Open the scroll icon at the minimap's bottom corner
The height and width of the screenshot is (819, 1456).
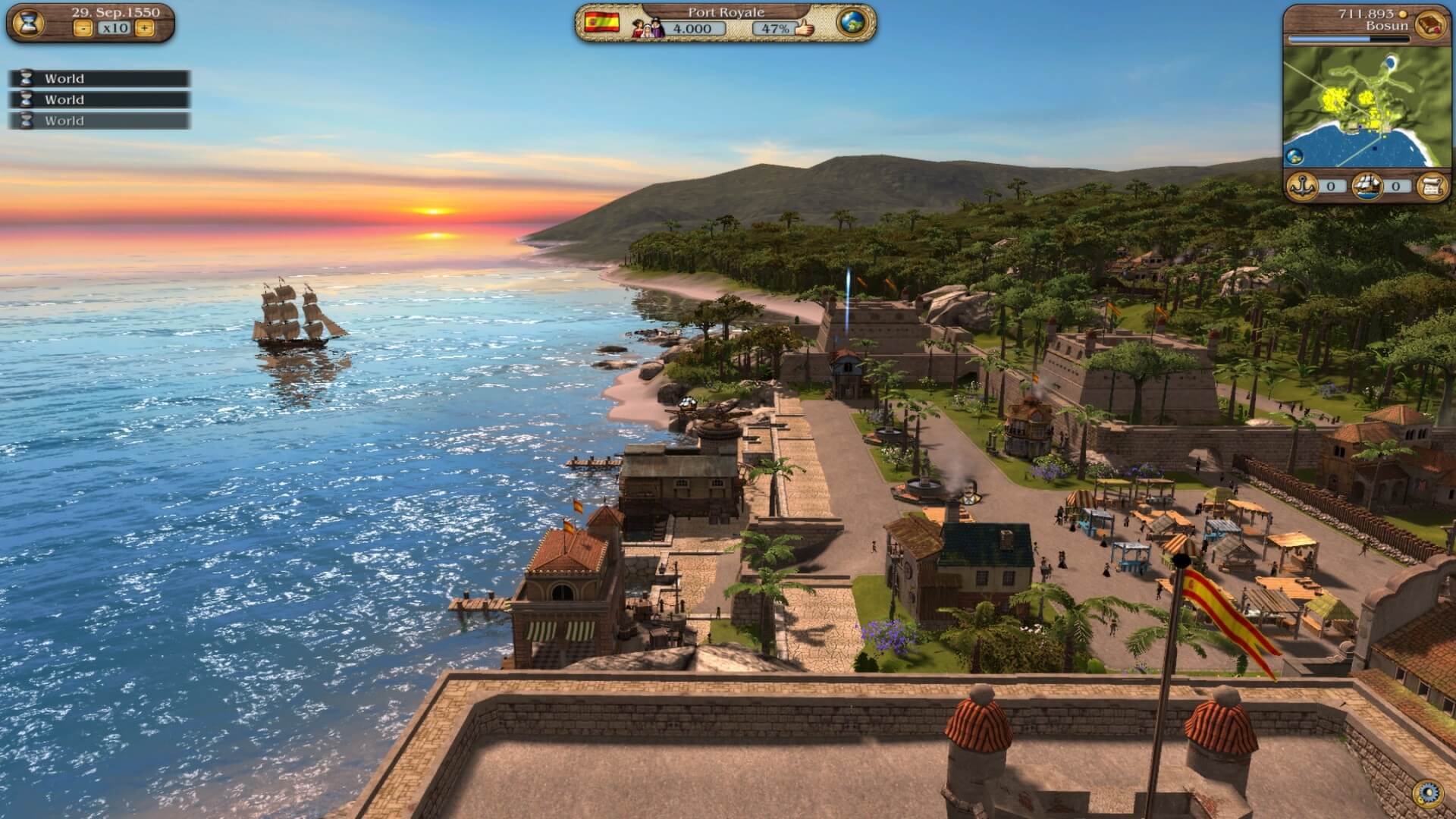pyautogui.click(x=1434, y=184)
